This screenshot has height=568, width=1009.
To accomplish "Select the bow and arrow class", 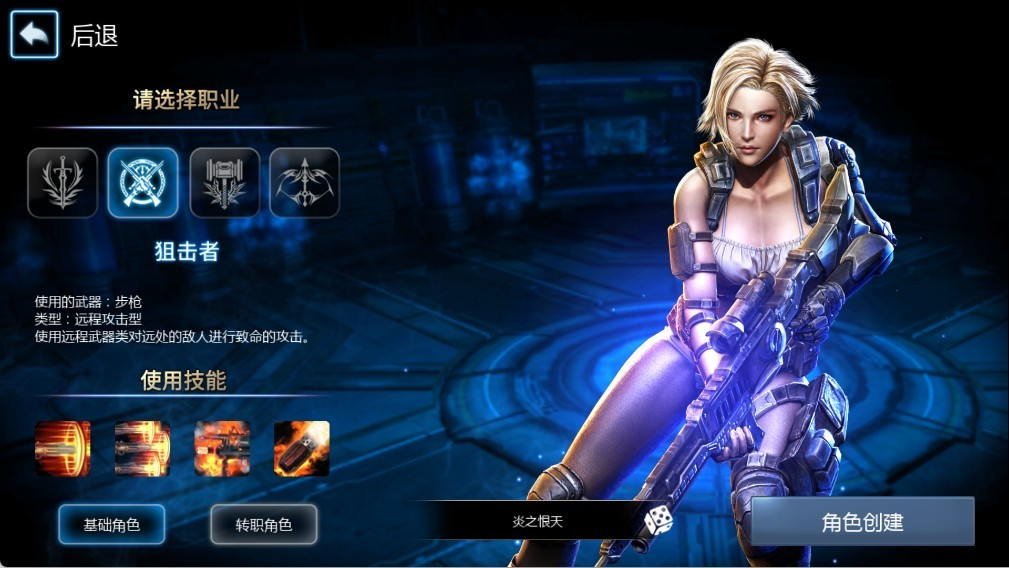I will [304, 183].
